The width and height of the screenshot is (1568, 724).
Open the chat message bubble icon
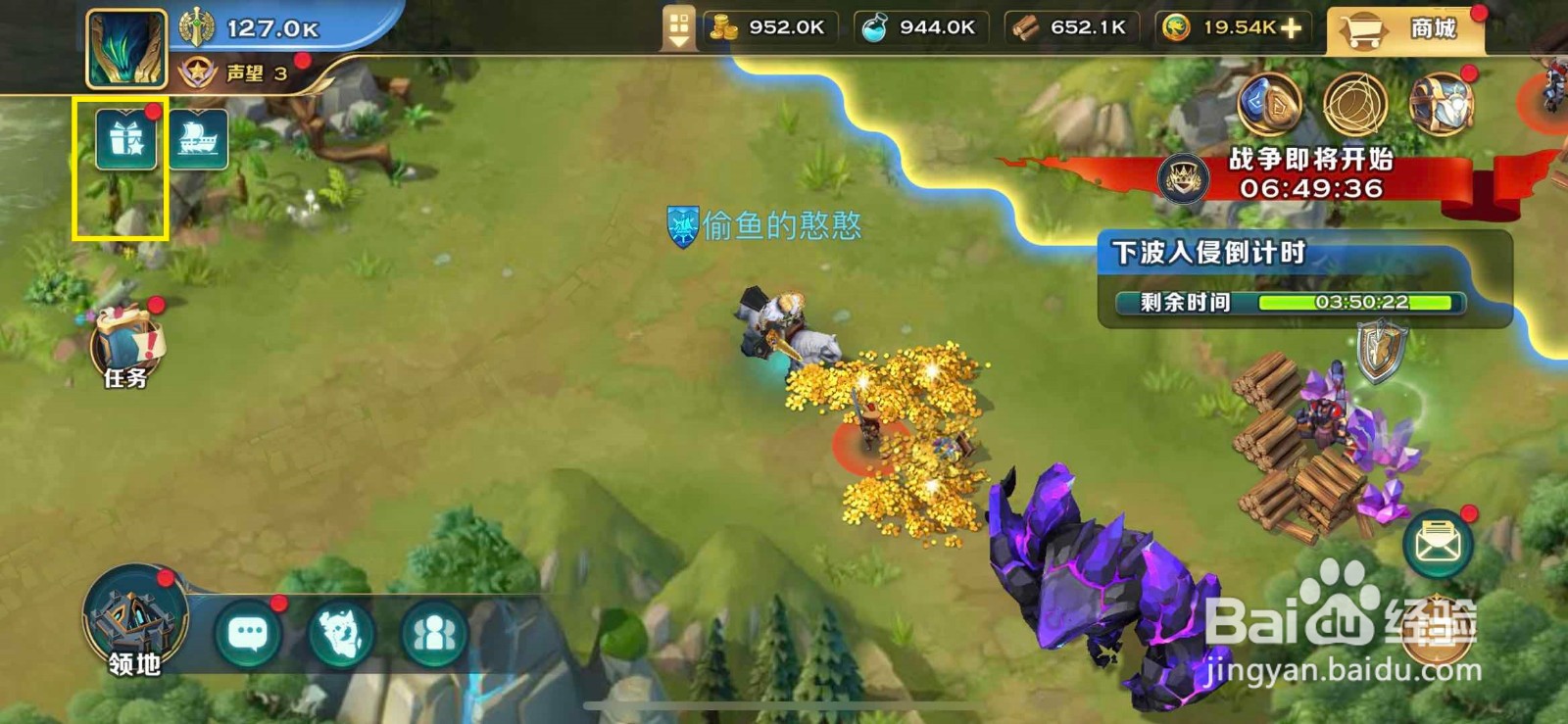[248, 636]
